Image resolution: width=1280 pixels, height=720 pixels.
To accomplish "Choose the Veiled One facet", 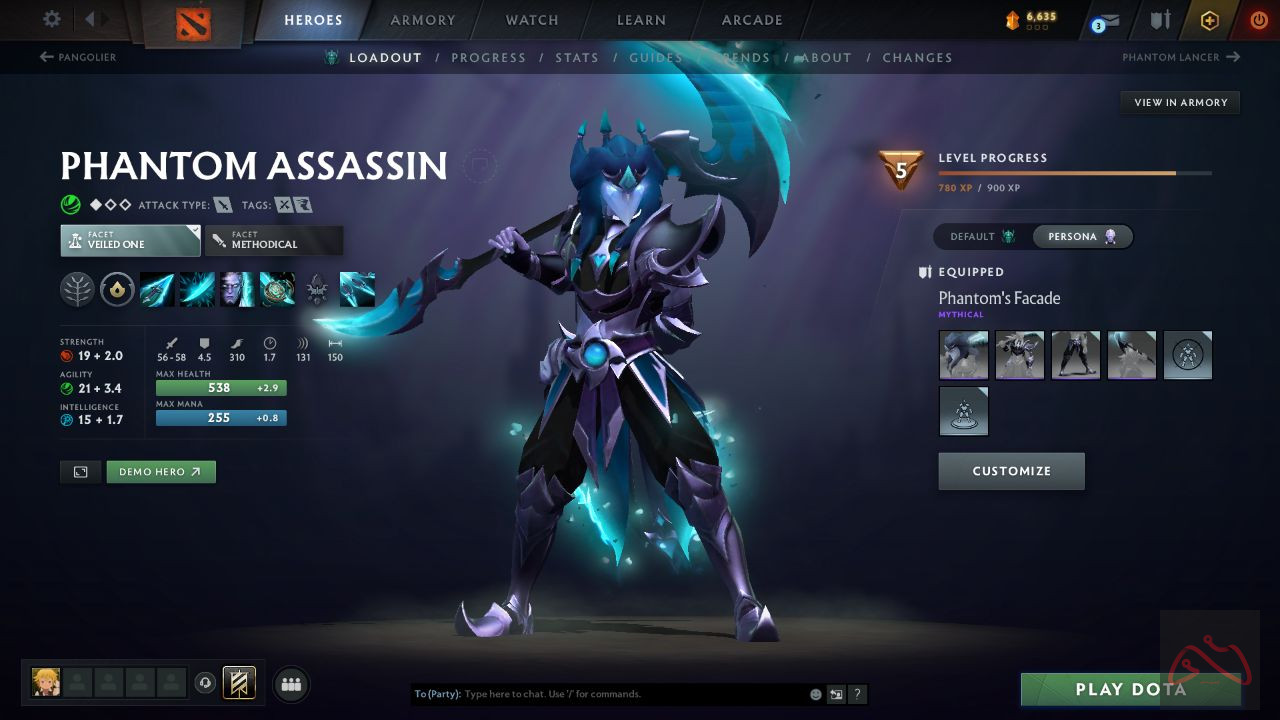I will 130,240.
